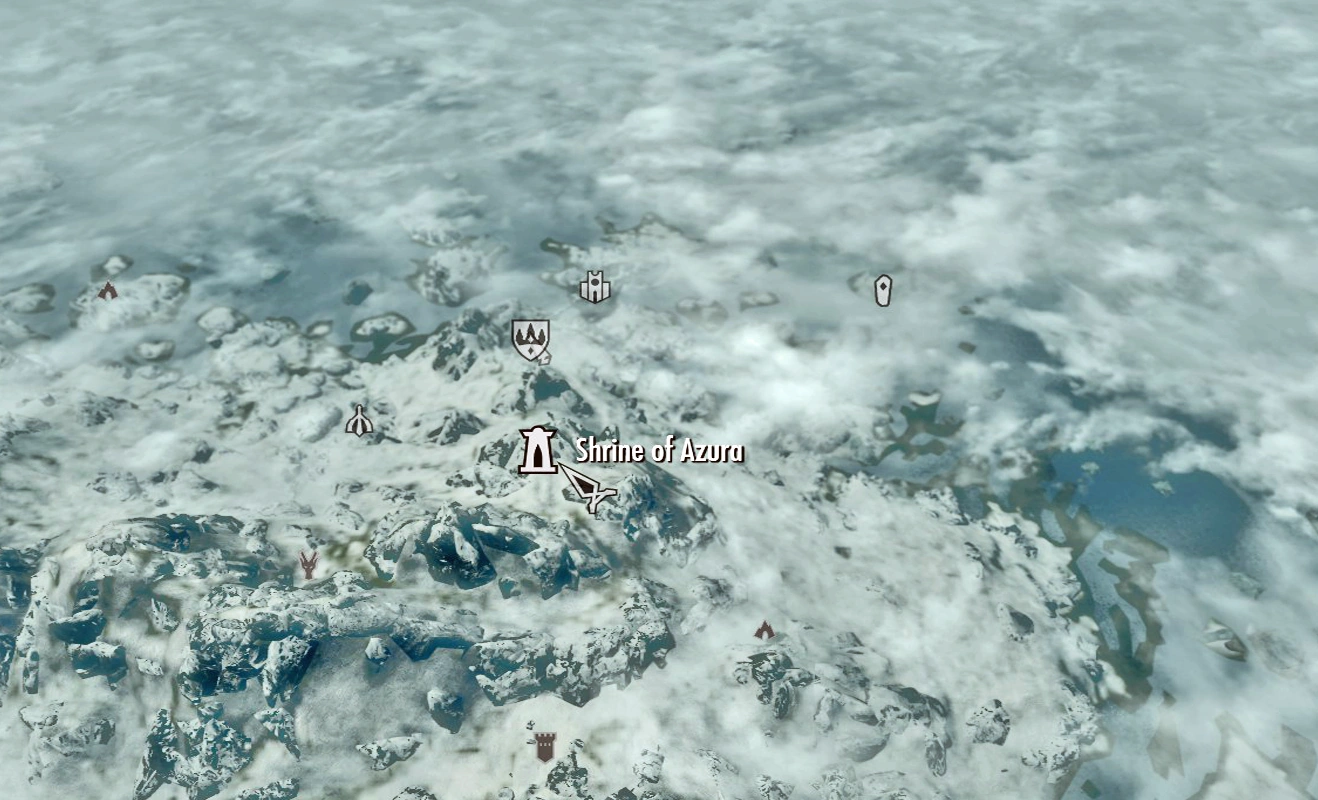Viewport: 1318px width, 800px height.
Task: Click the Winterhold hold-capital shield marker
Action: (x=531, y=340)
